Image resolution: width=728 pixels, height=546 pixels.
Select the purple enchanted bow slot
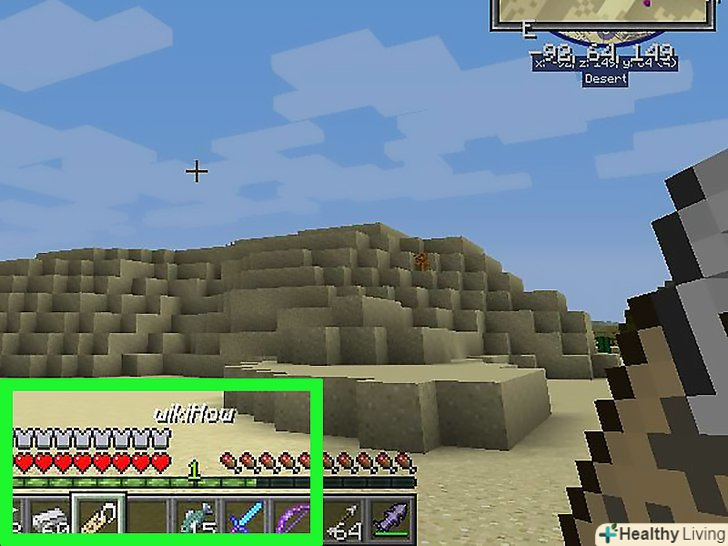coord(292,519)
